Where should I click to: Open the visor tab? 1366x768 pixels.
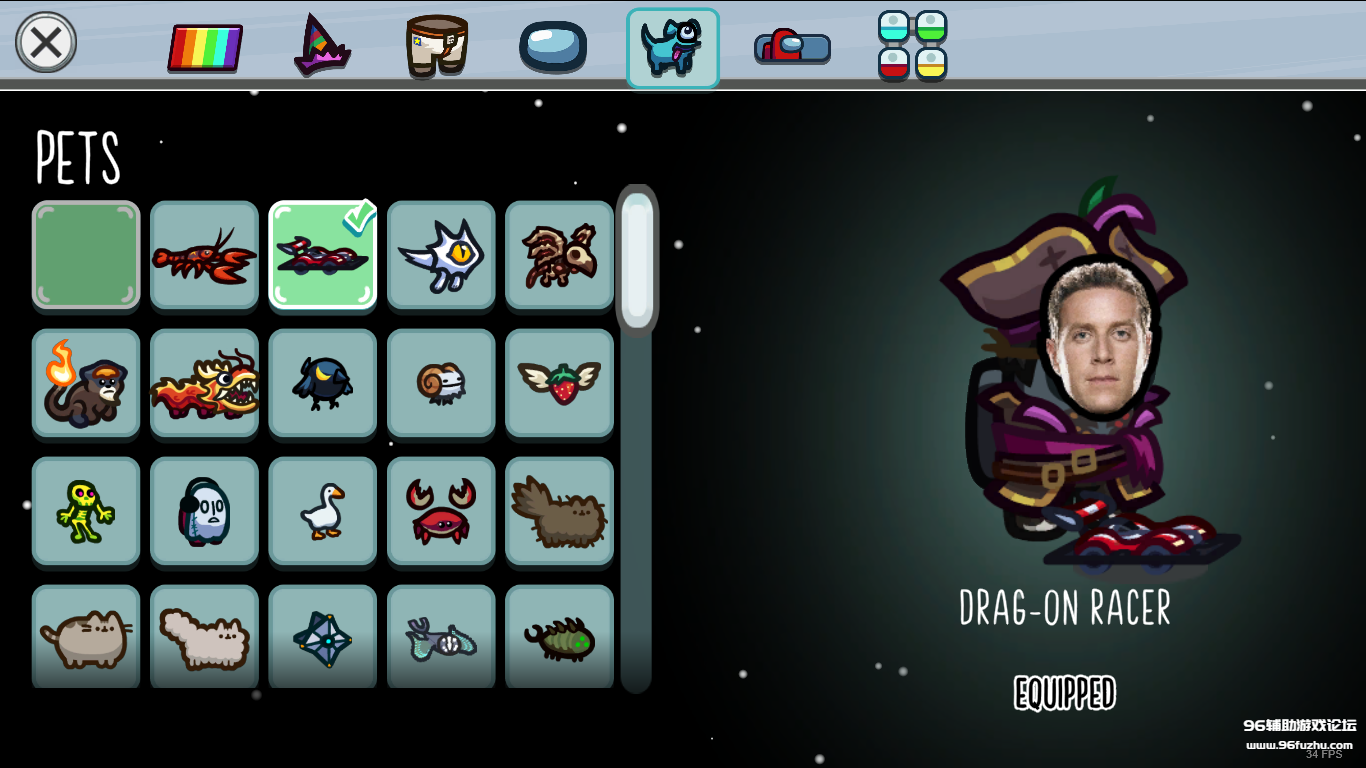(552, 46)
